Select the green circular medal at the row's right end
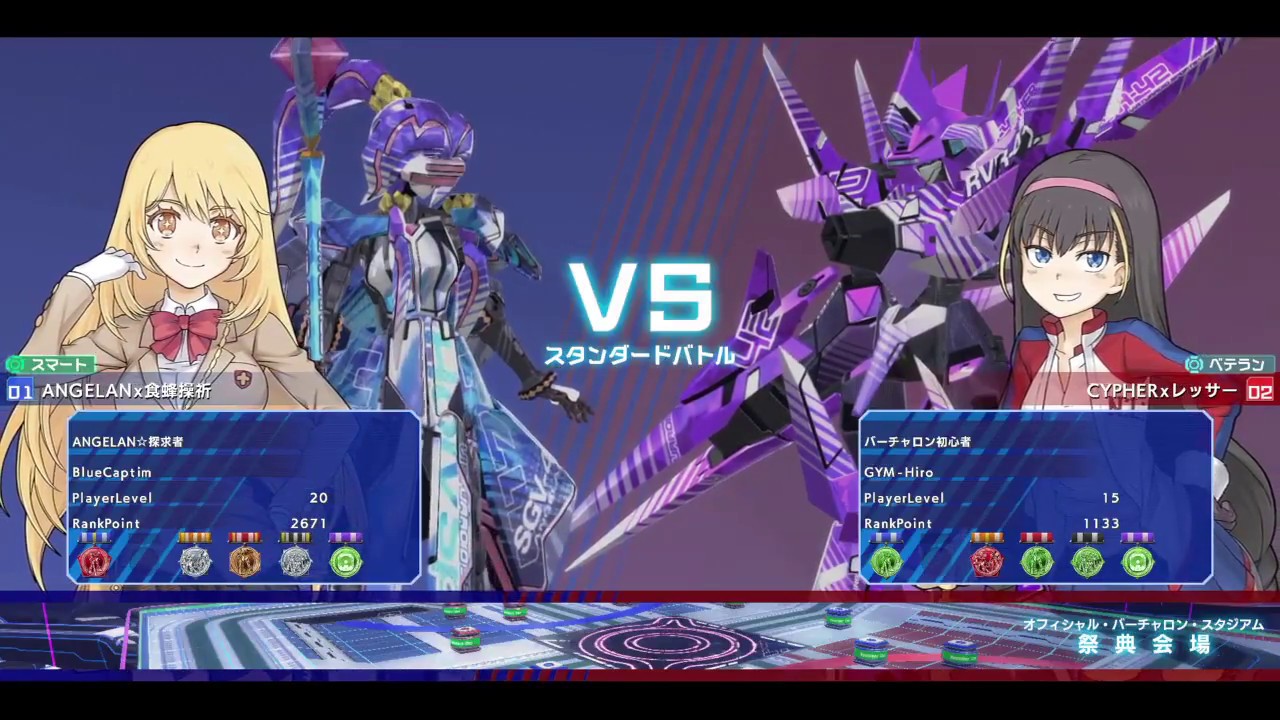This screenshot has width=1280, height=720. pyautogui.click(x=347, y=561)
